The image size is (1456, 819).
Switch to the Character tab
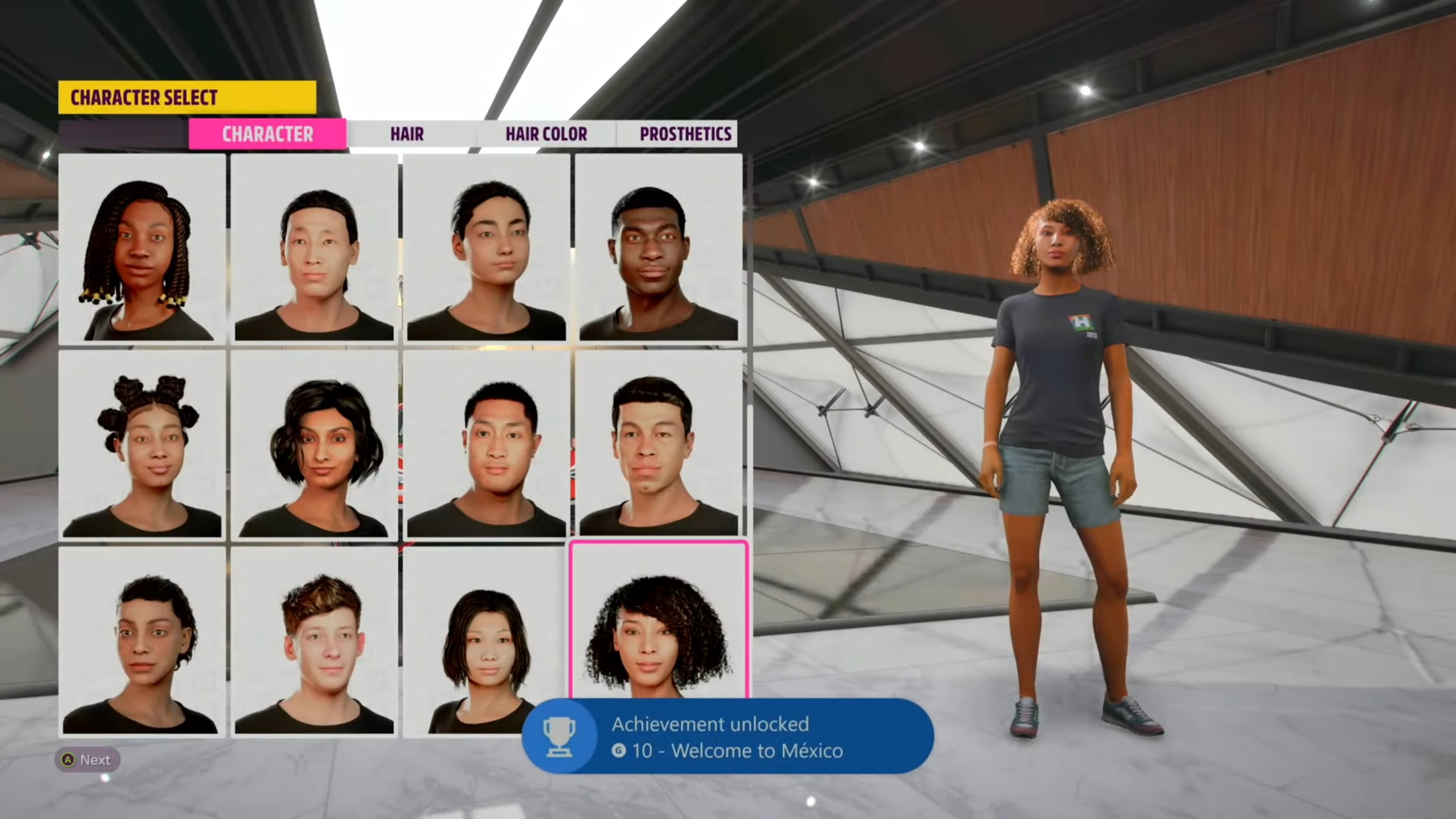[267, 134]
